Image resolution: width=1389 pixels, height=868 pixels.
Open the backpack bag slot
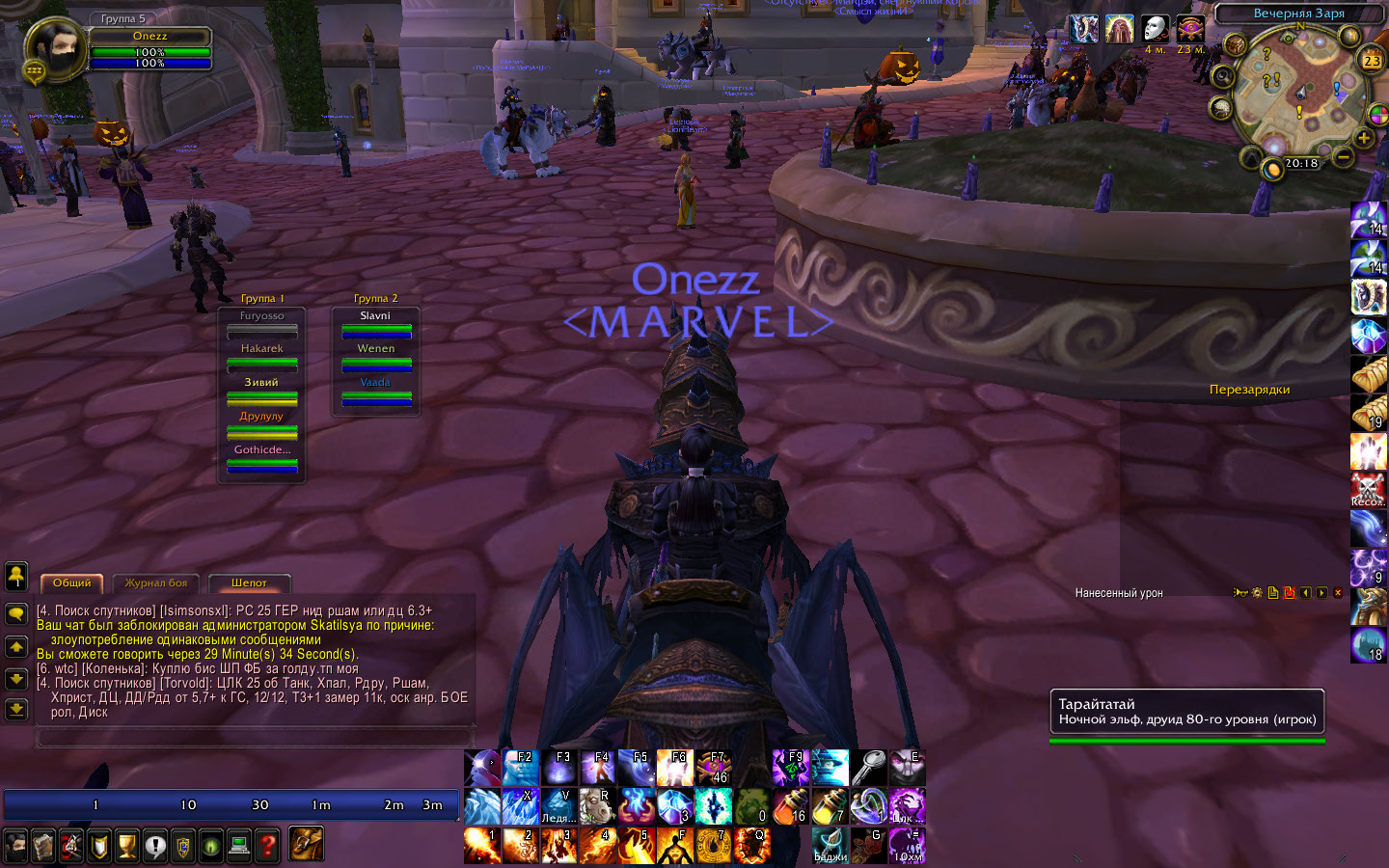click(x=307, y=844)
